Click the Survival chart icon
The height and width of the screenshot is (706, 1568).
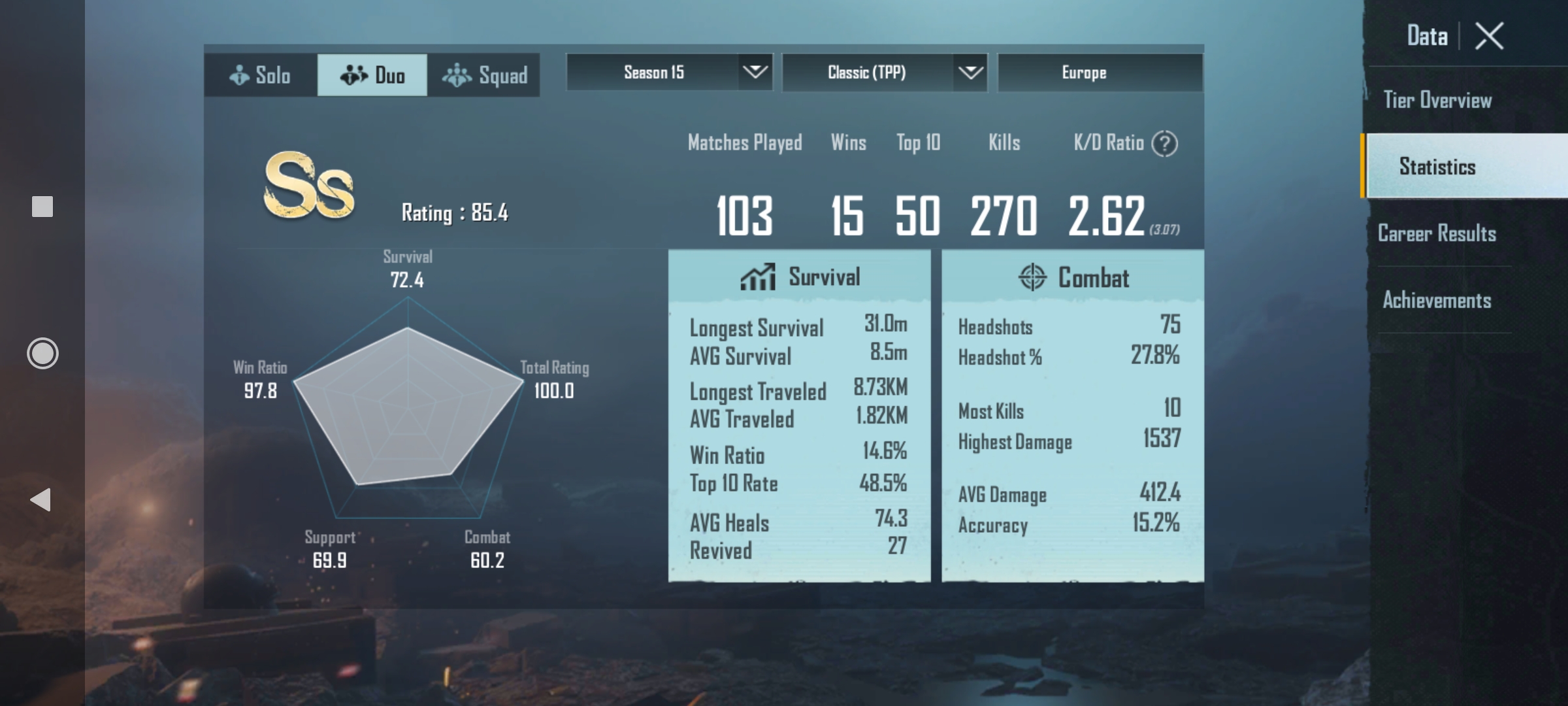click(x=758, y=275)
